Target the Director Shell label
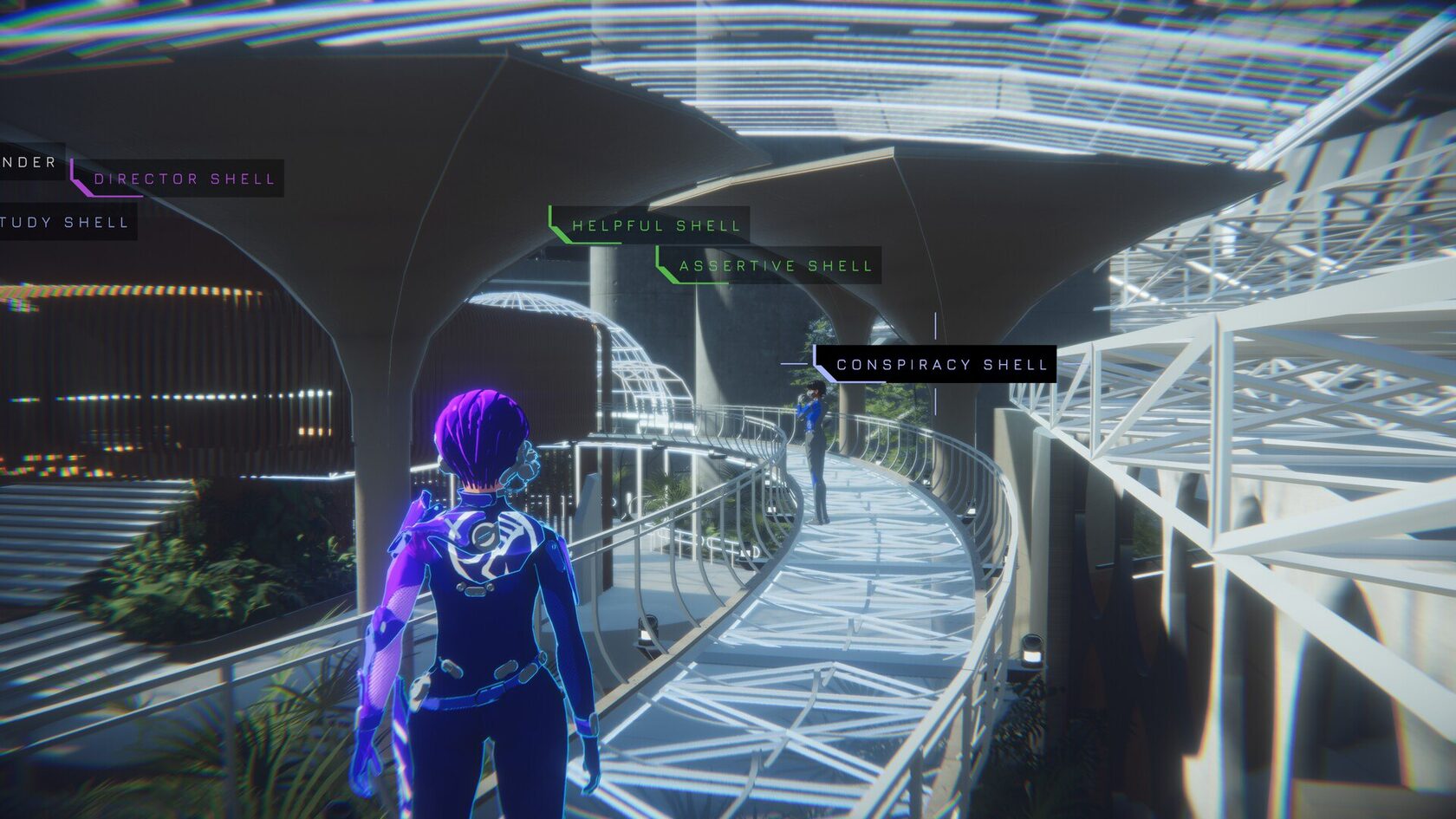The width and height of the screenshot is (1456, 819). click(x=183, y=179)
